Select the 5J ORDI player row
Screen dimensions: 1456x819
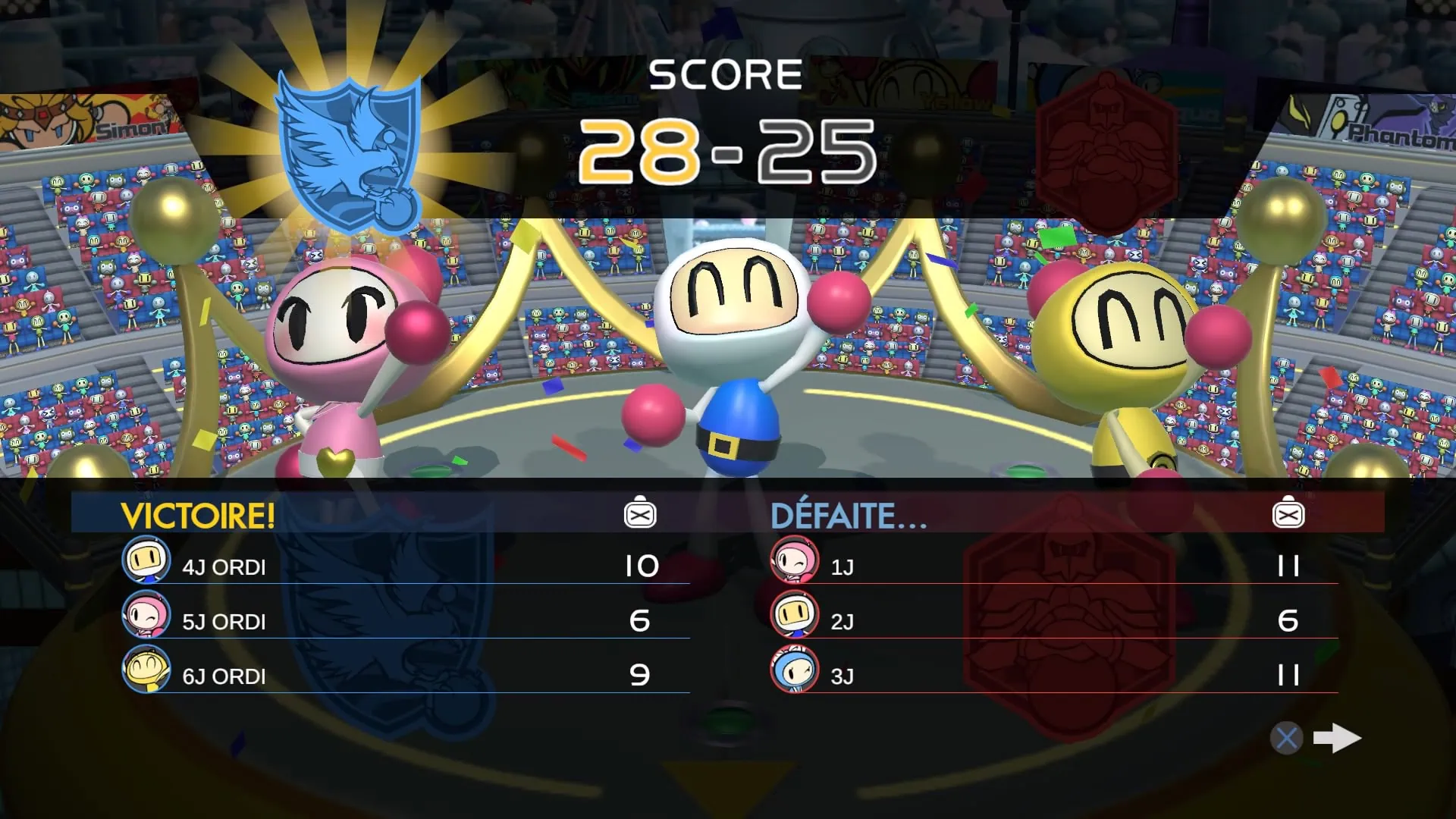[x=406, y=620]
